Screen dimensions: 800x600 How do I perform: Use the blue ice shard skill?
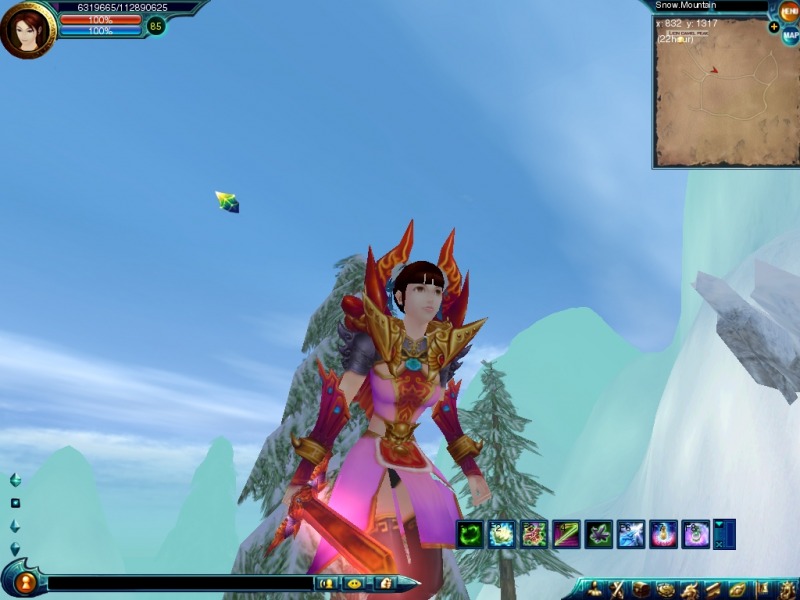(630, 534)
